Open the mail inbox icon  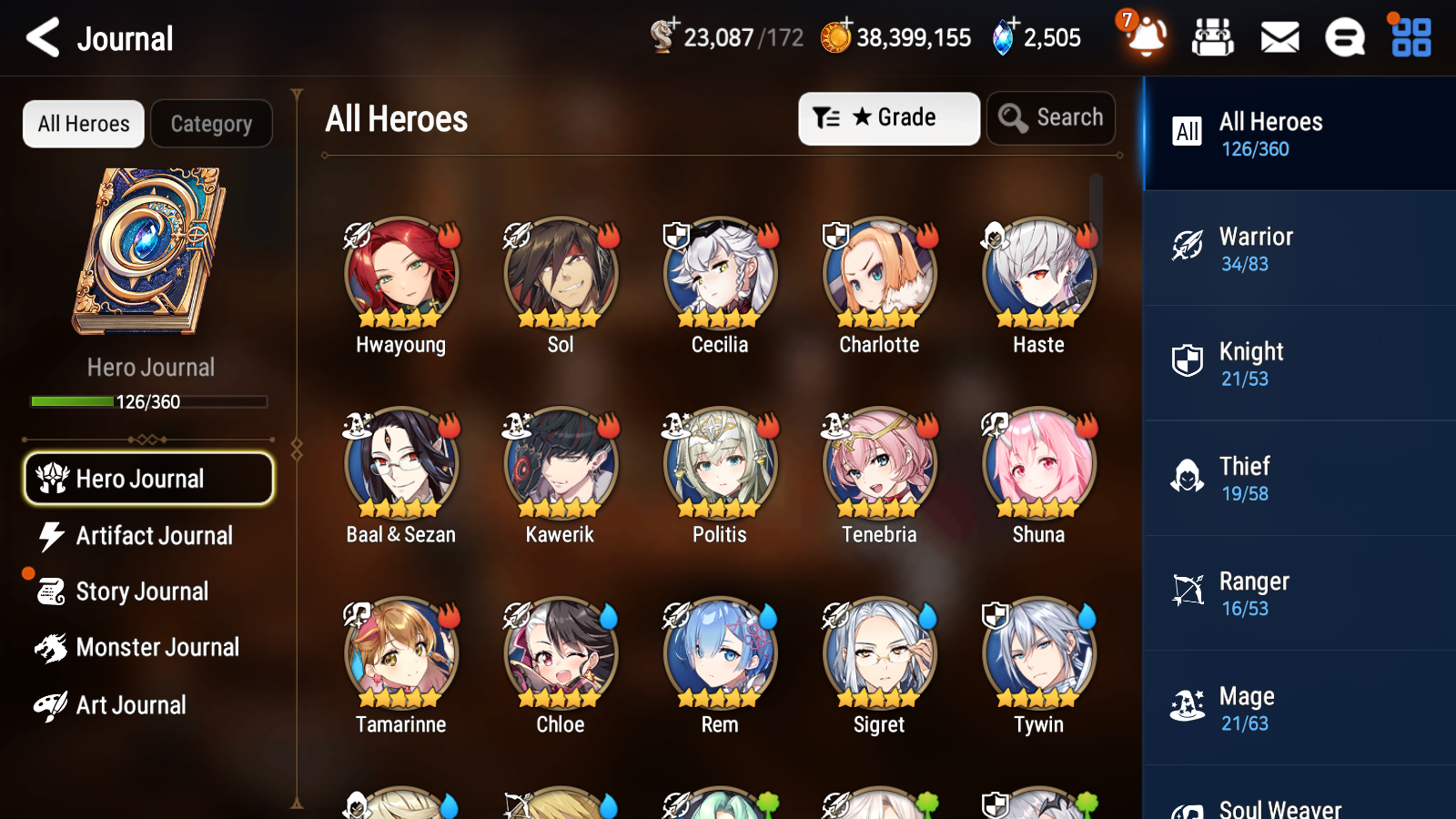point(1279,38)
